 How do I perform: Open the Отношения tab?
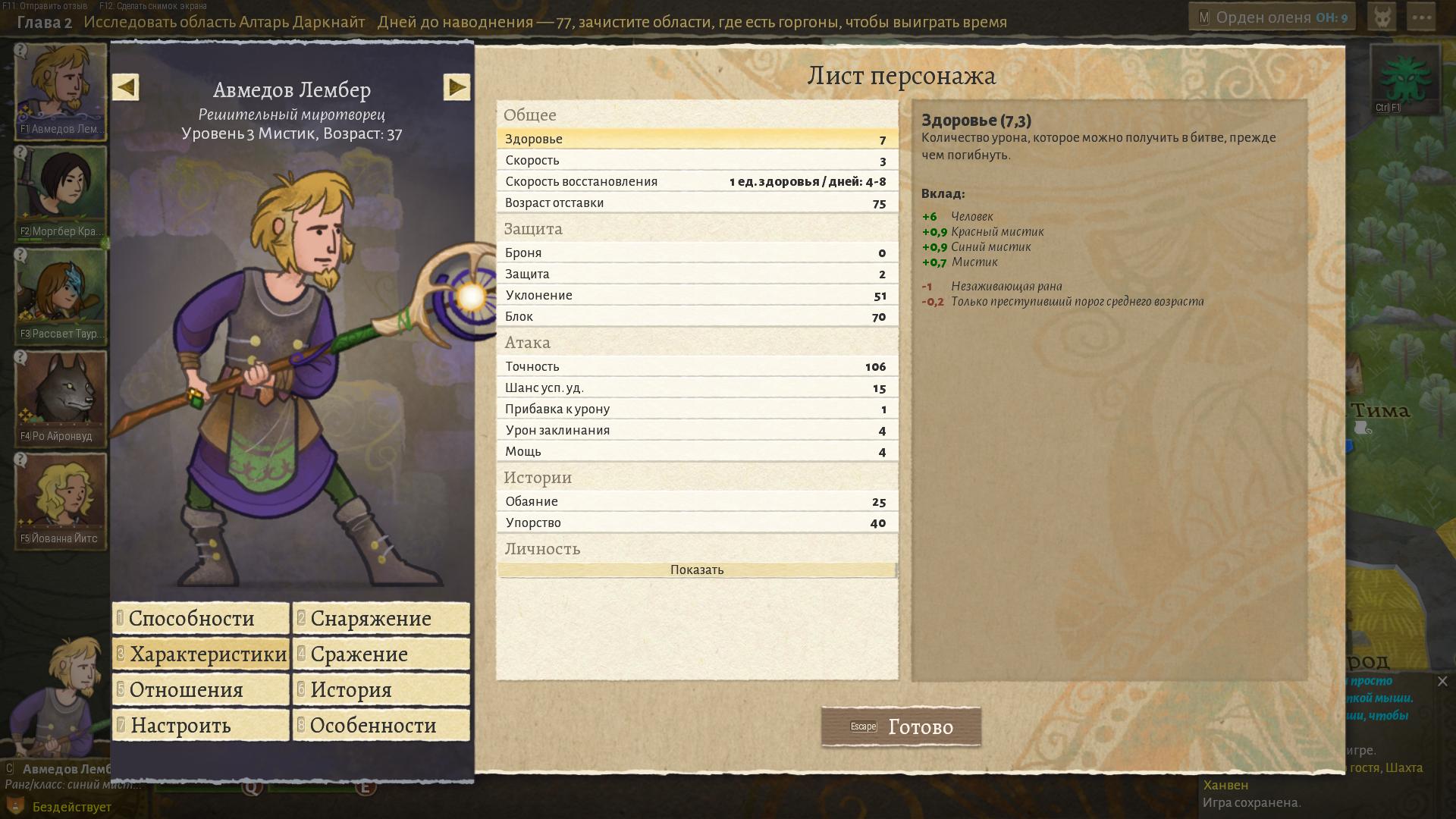201,689
